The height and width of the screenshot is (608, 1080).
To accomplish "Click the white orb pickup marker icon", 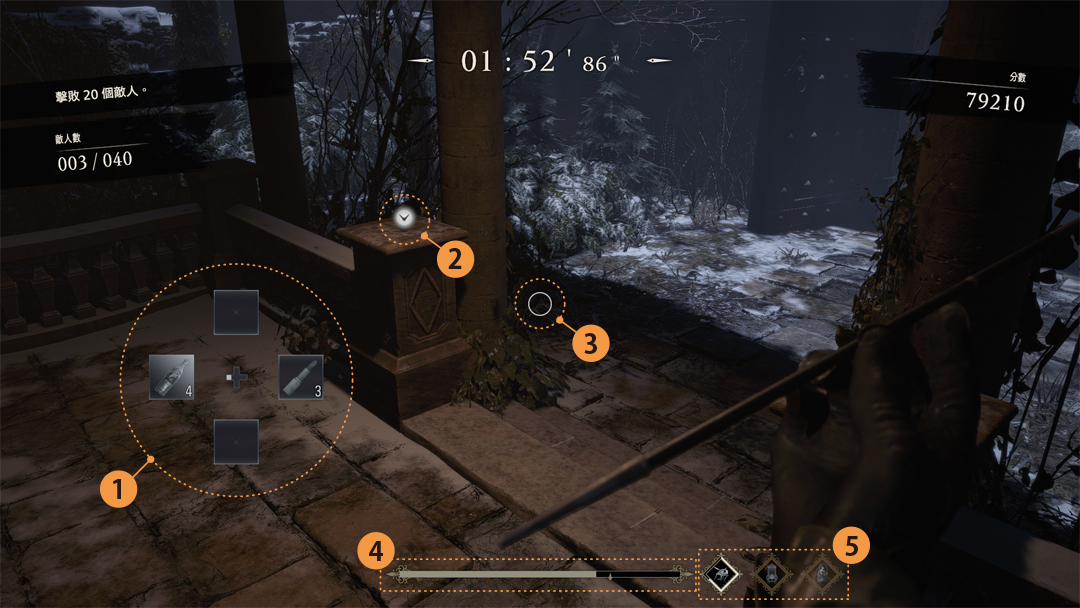I will point(404,216).
